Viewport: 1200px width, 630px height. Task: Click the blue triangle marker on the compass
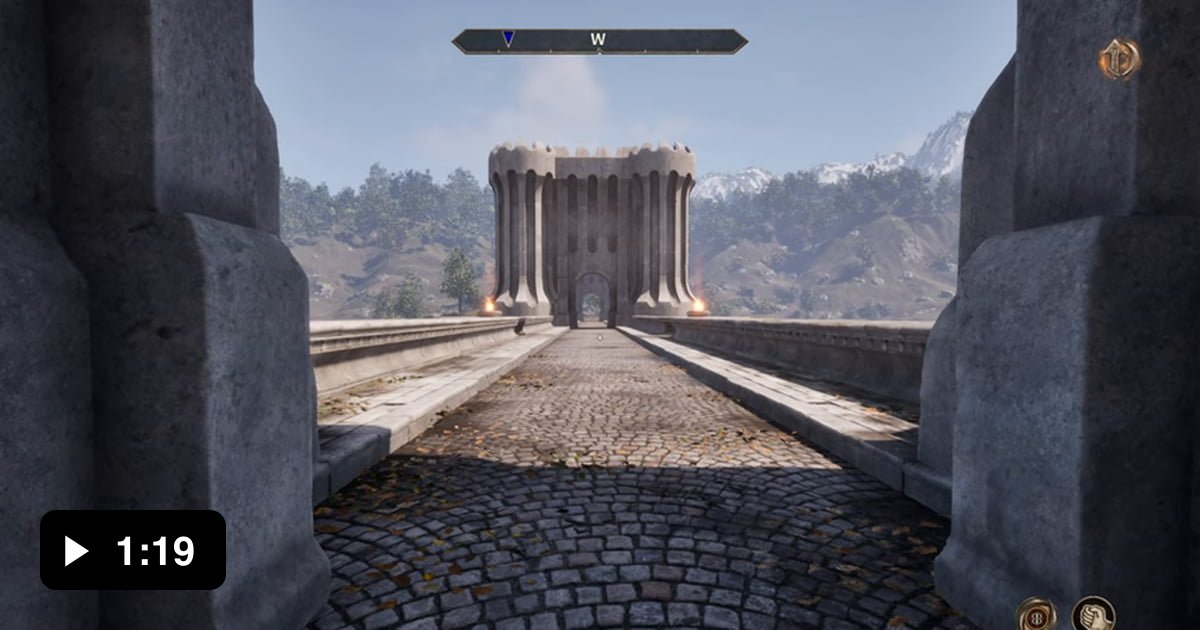[508, 39]
